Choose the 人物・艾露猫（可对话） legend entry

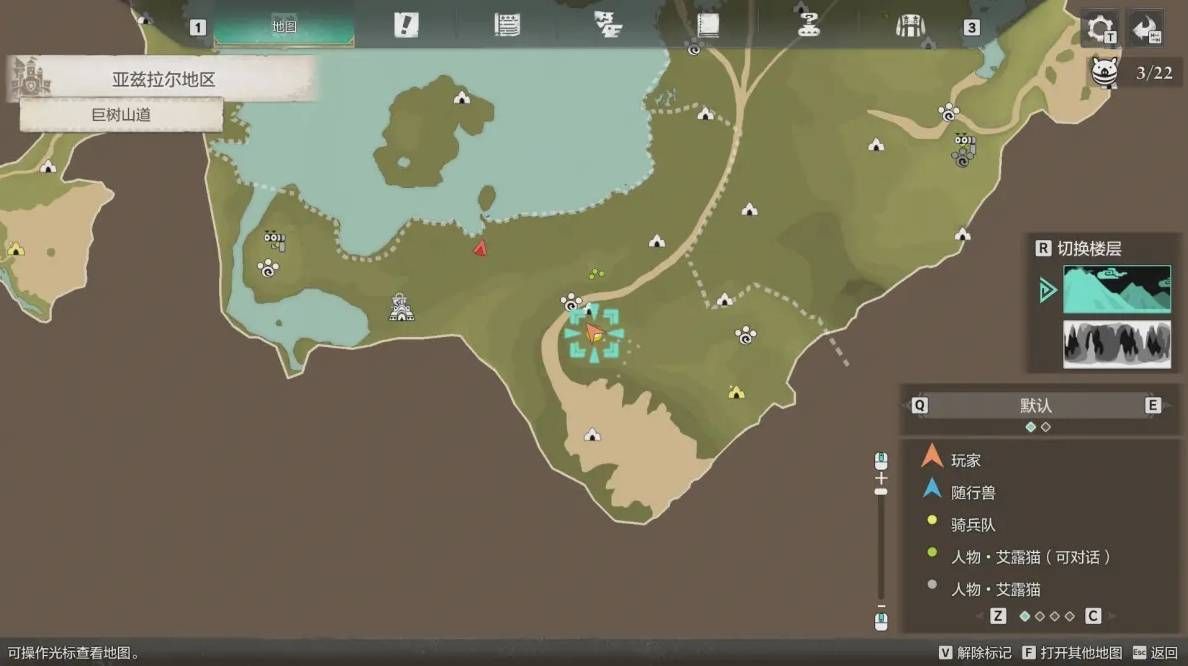coord(1030,557)
